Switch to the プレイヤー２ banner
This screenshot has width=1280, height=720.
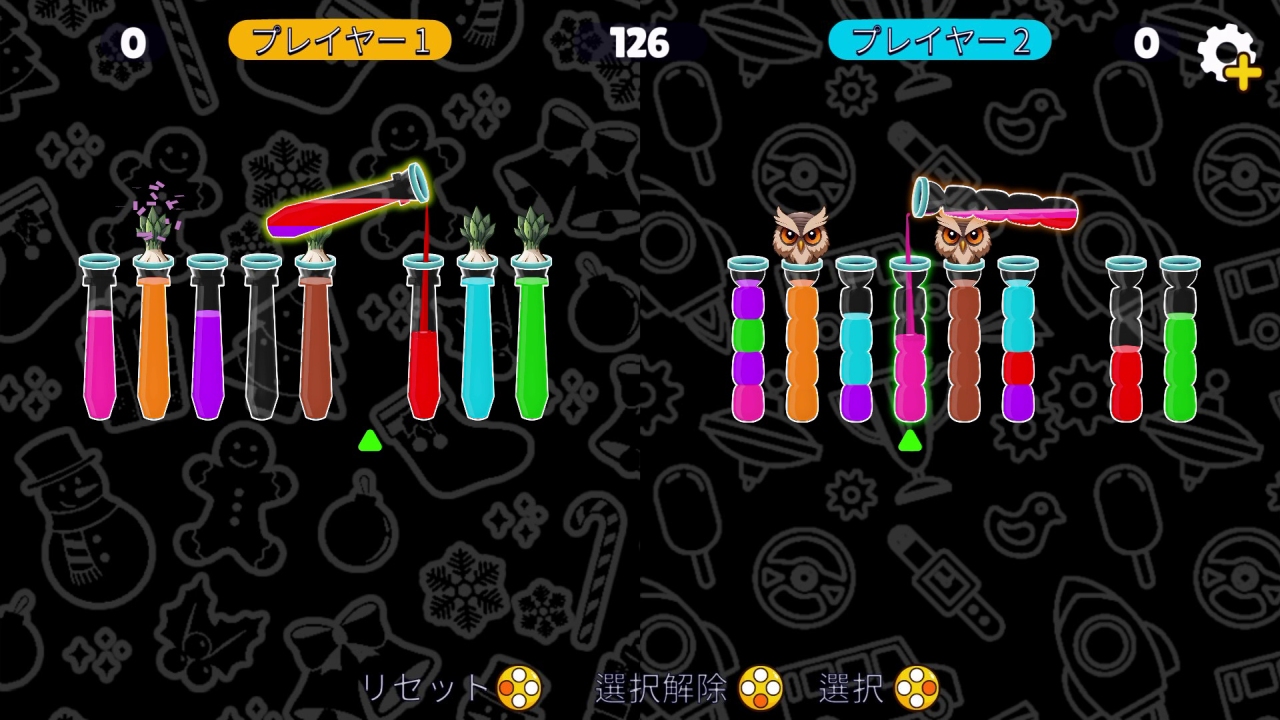pos(939,41)
